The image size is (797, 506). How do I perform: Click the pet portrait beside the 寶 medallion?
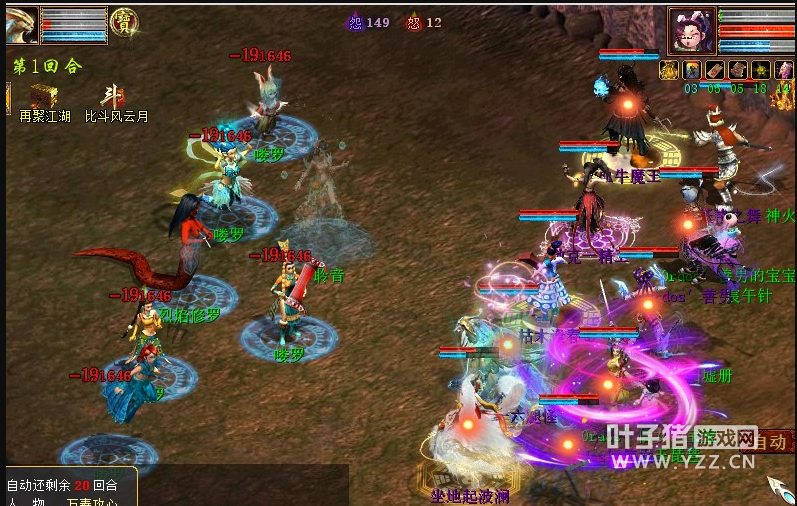coord(22,24)
